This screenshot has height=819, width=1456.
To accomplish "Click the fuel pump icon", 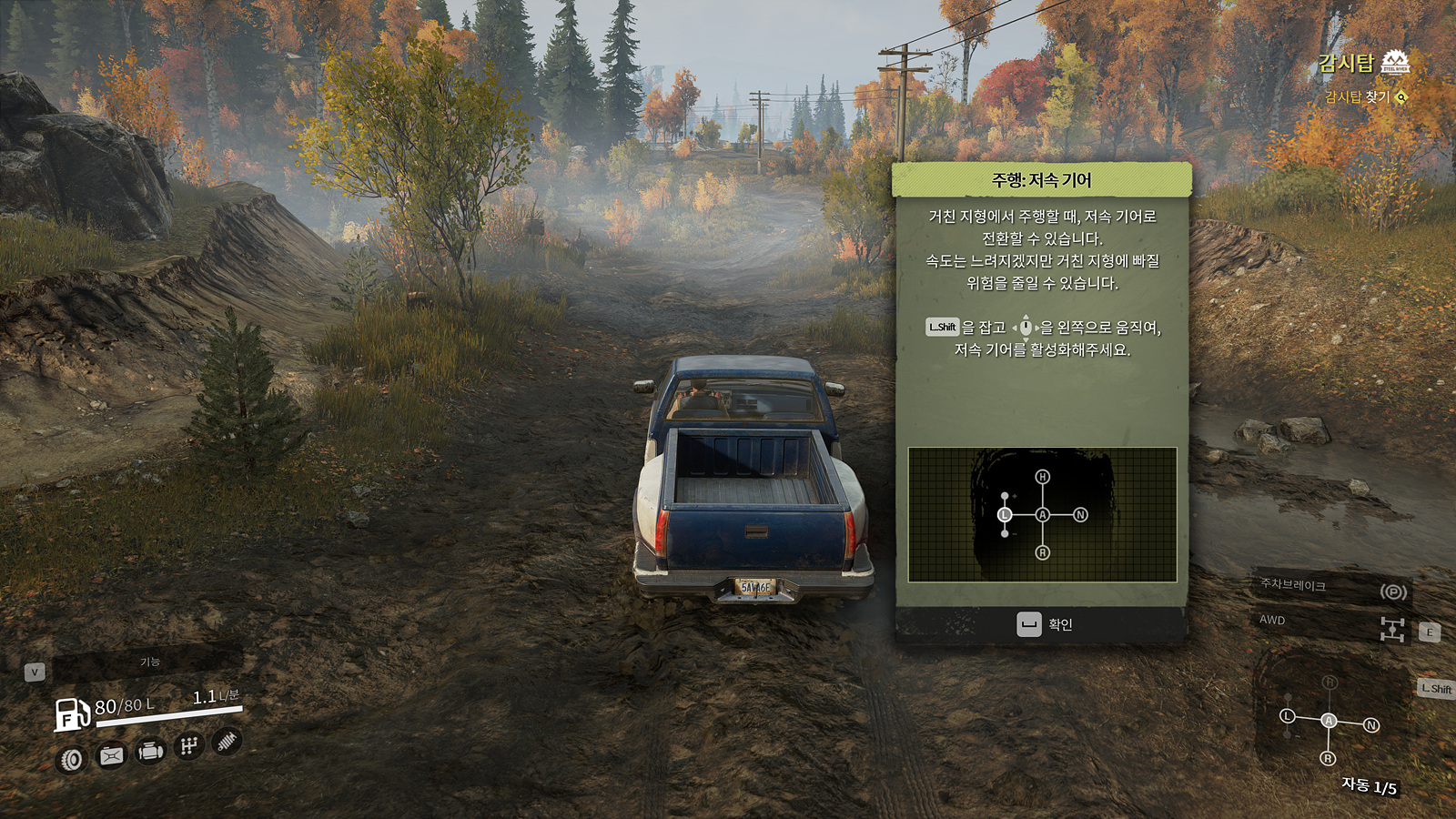I will click(x=71, y=714).
